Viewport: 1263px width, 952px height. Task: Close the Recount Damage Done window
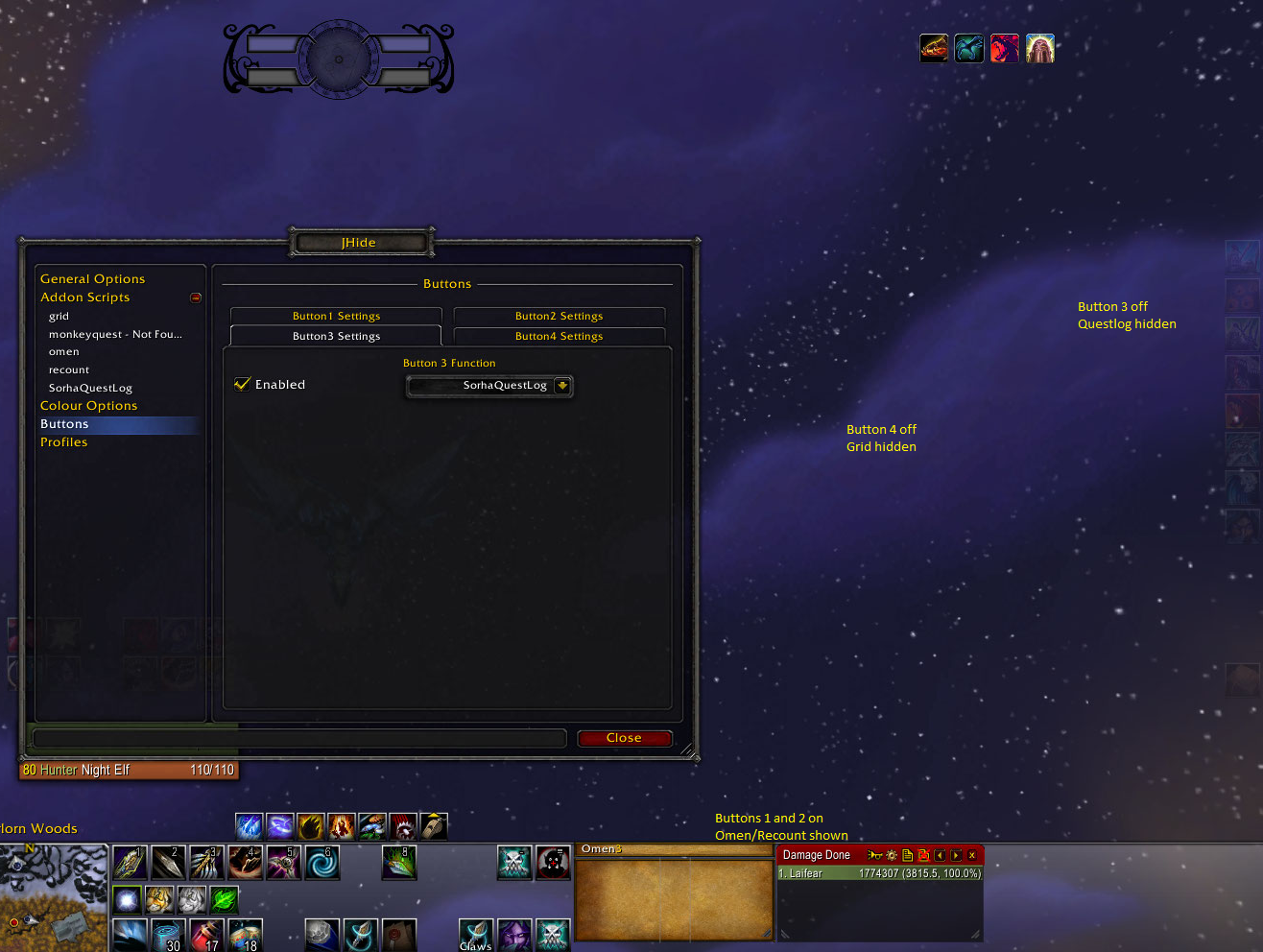coord(972,855)
